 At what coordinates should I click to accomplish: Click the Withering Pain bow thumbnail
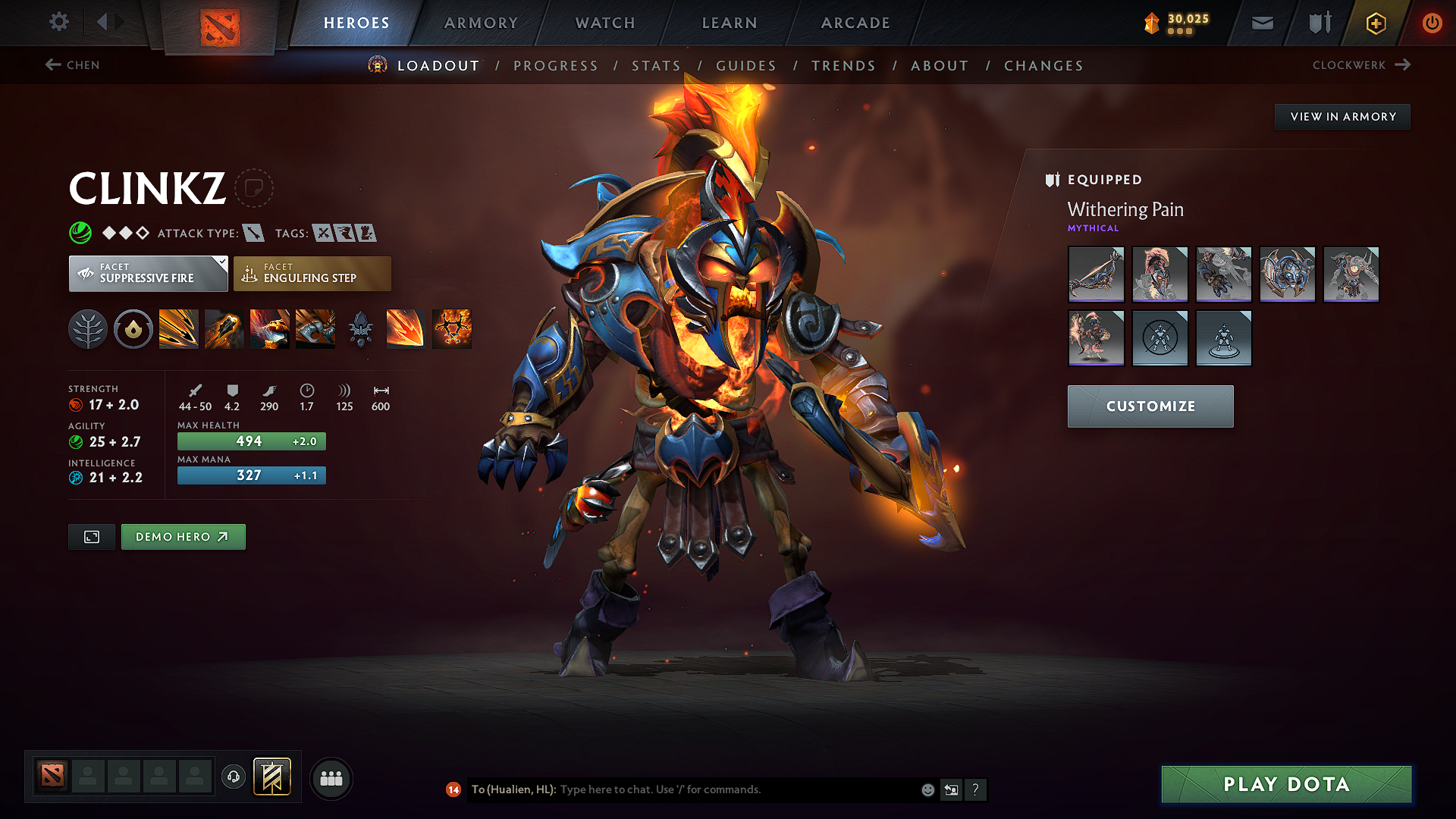pos(1096,274)
